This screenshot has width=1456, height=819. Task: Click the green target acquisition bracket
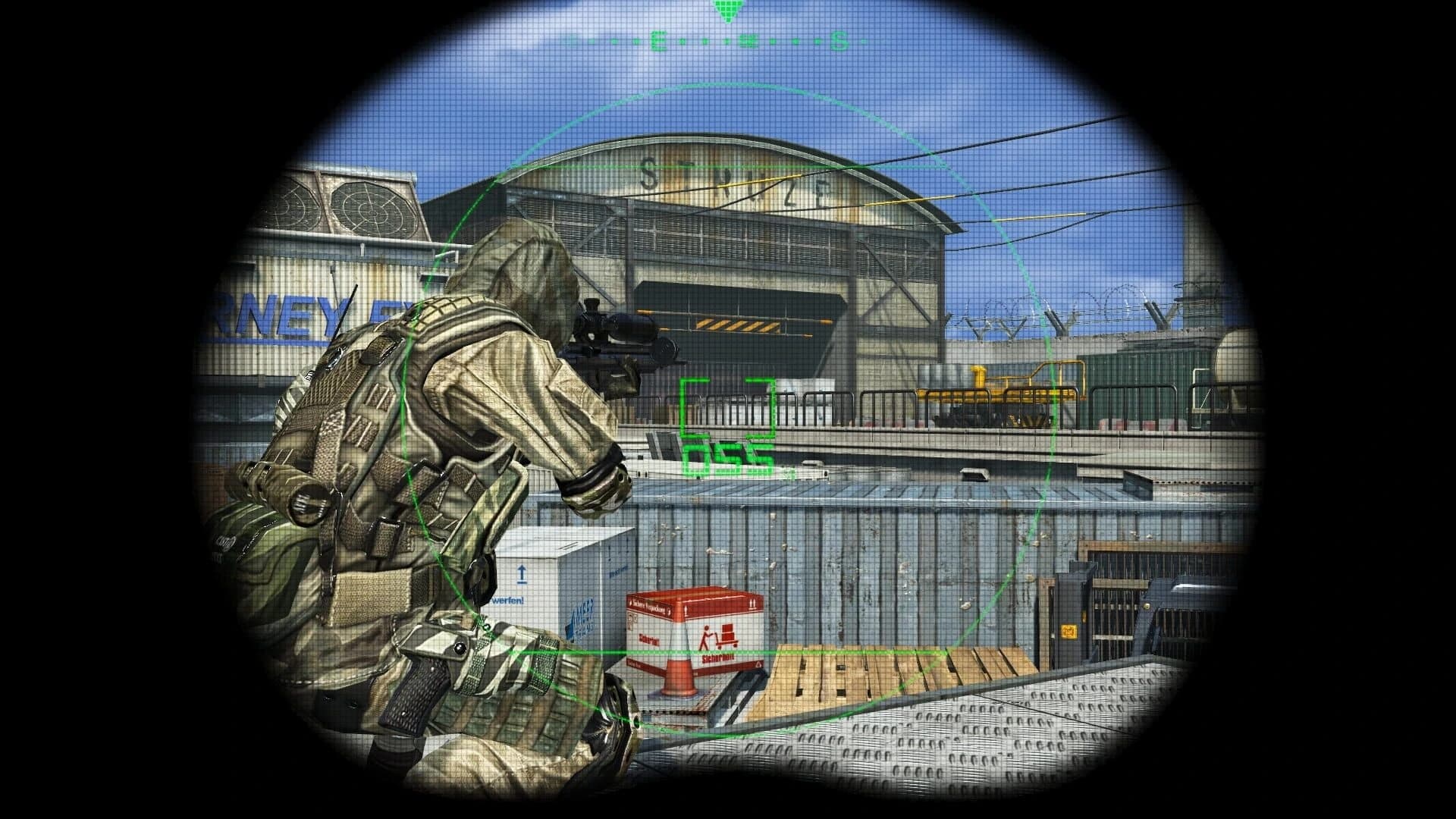[x=726, y=406]
